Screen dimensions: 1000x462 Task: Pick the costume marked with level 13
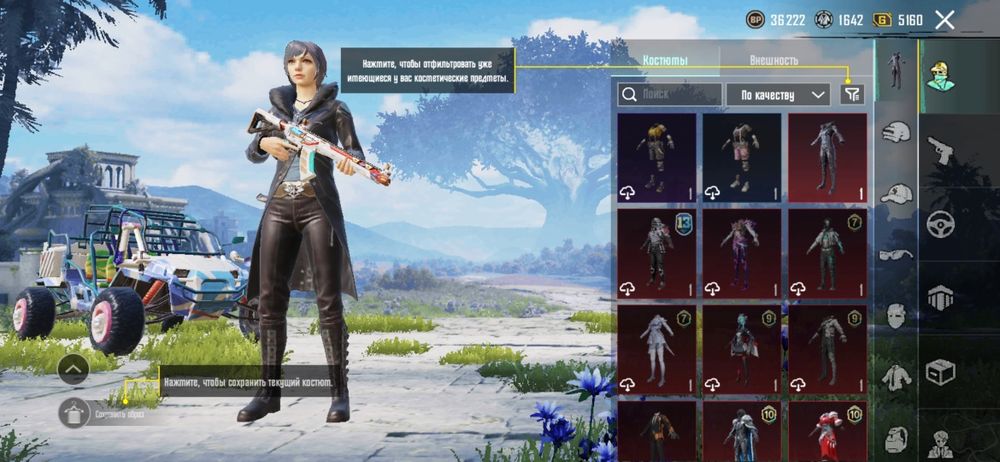click(656, 254)
